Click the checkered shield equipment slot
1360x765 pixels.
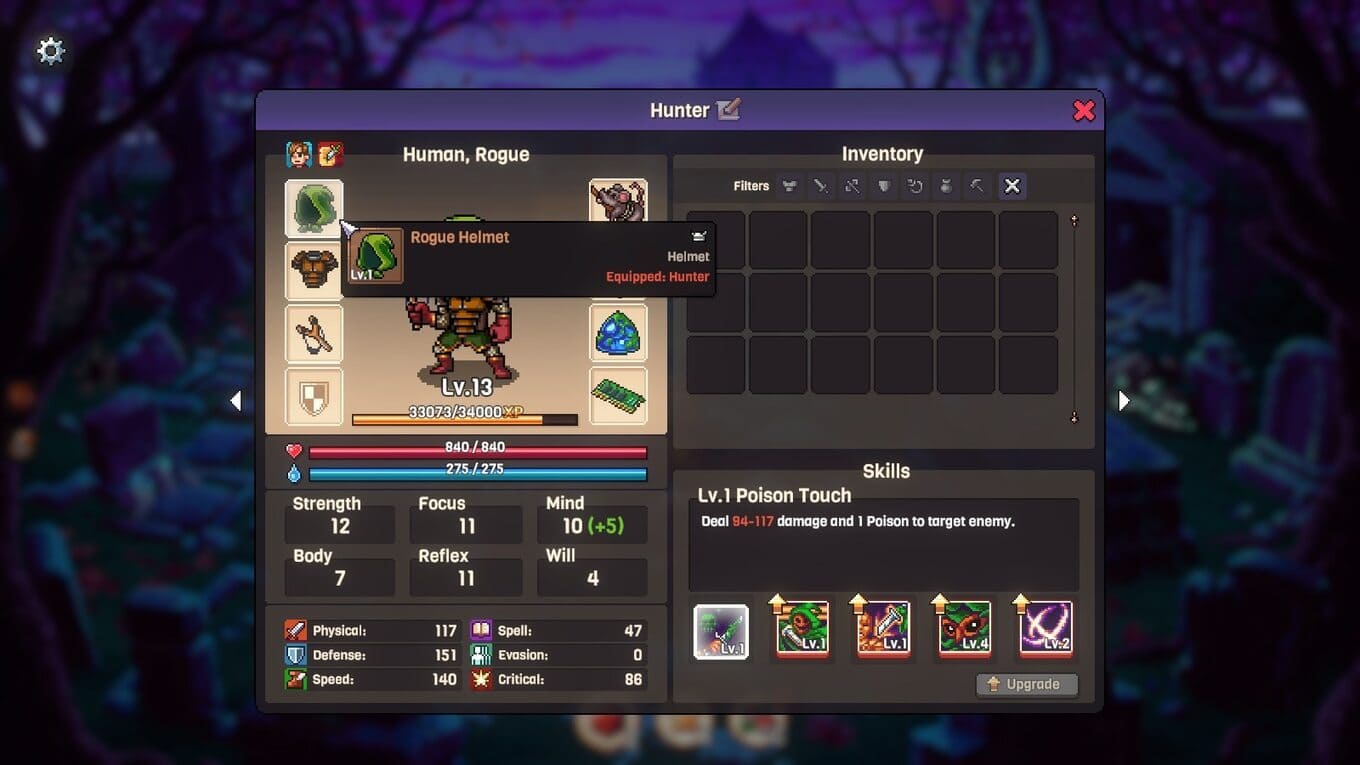coord(314,396)
